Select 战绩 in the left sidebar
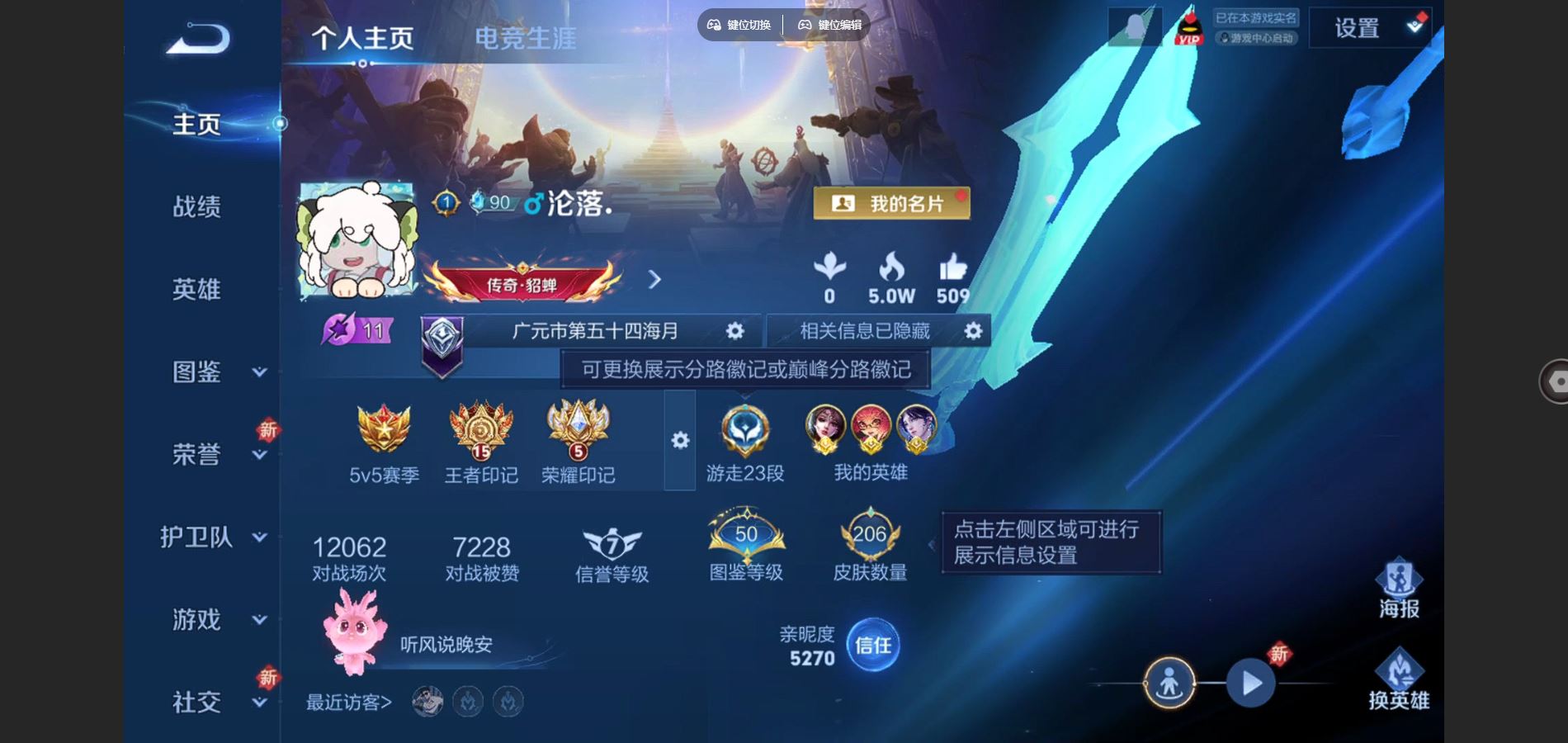 [x=198, y=206]
